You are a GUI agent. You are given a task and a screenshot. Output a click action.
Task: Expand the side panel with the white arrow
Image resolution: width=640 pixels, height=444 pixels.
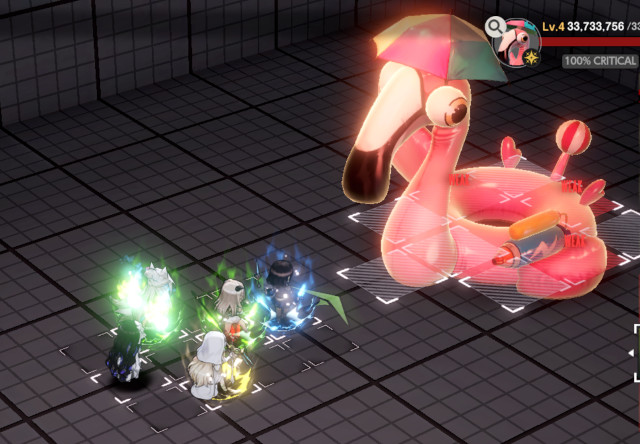click(632, 352)
